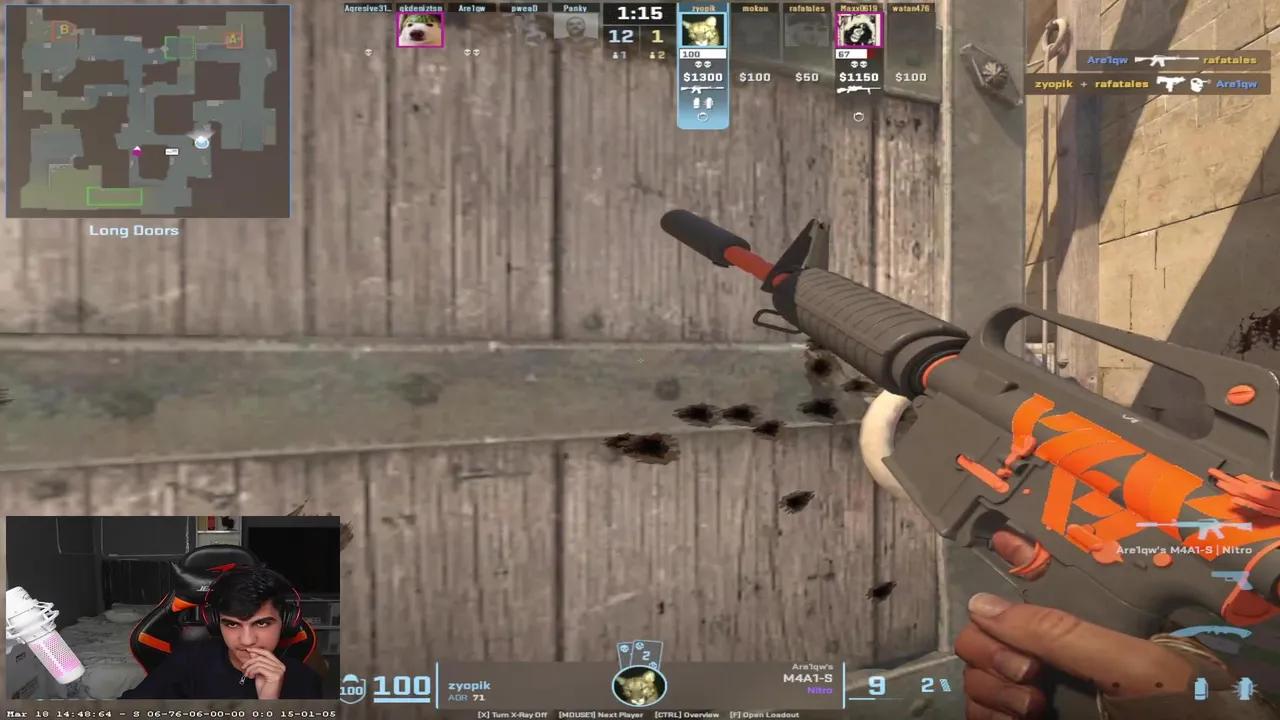Select the flashbang grenade icon in bottom-right HUD

1244,688
